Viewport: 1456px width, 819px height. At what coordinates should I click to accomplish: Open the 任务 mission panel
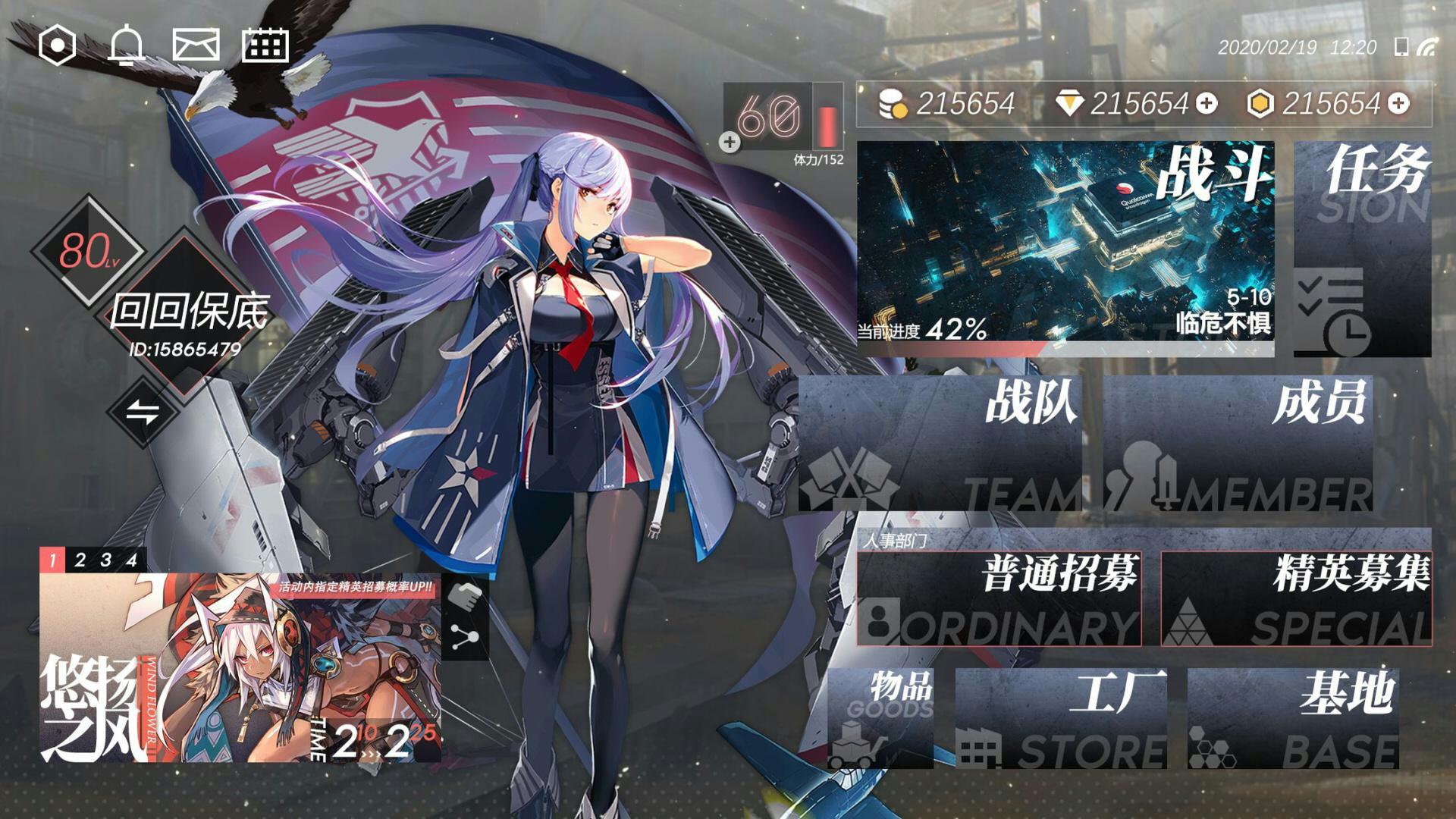click(x=1362, y=248)
